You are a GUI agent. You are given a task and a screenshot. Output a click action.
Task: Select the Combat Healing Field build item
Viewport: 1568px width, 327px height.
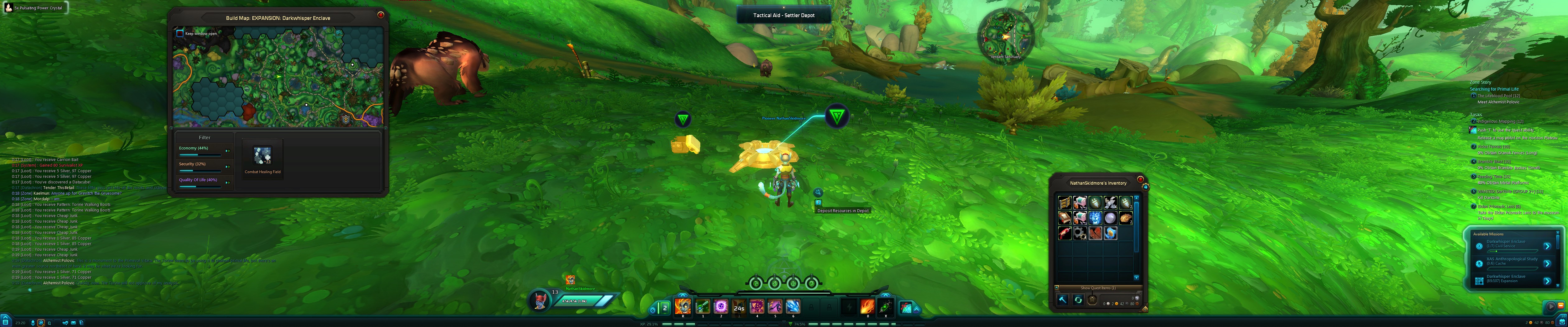(x=263, y=156)
